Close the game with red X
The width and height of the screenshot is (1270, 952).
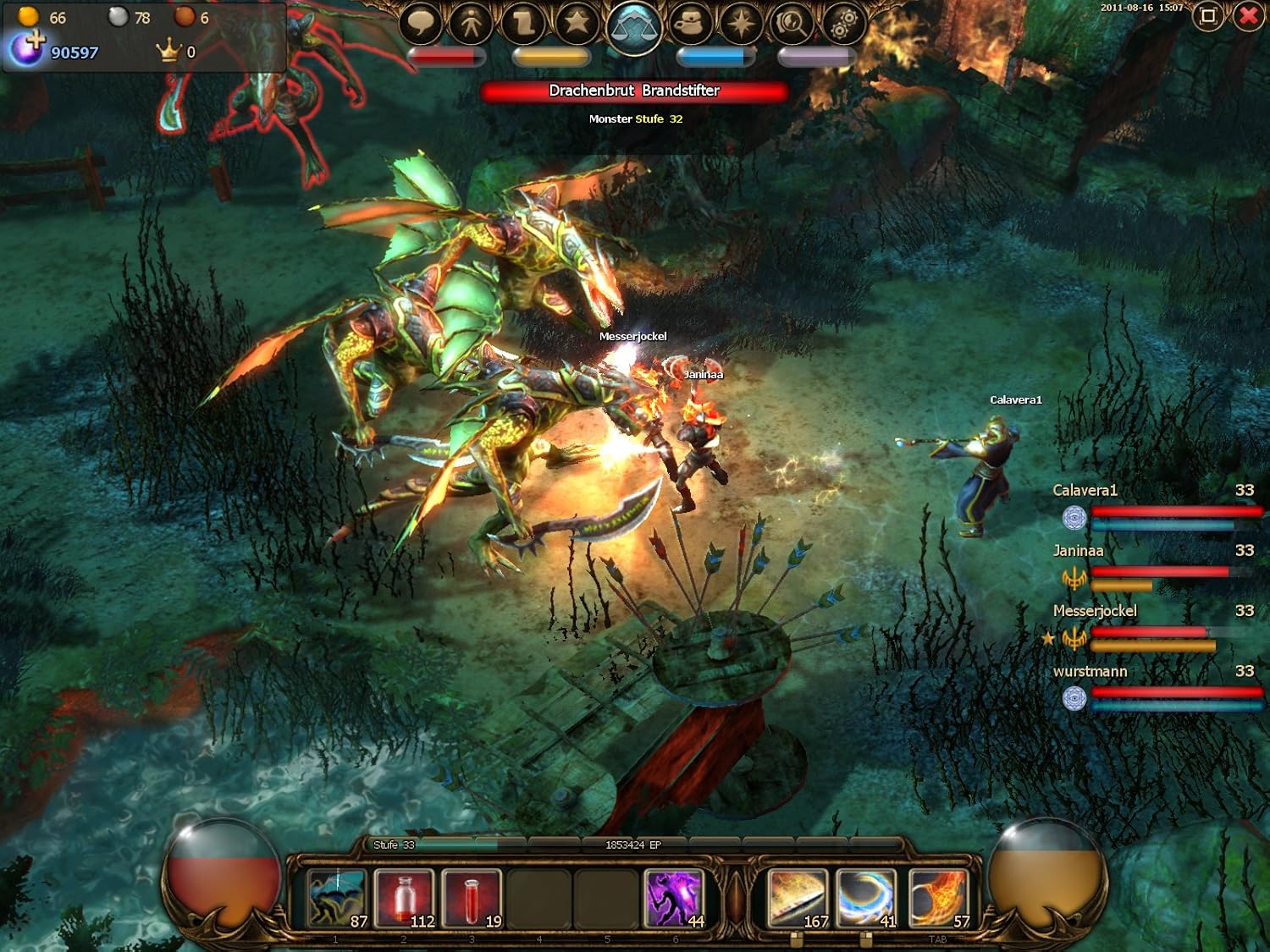pyautogui.click(x=1248, y=16)
